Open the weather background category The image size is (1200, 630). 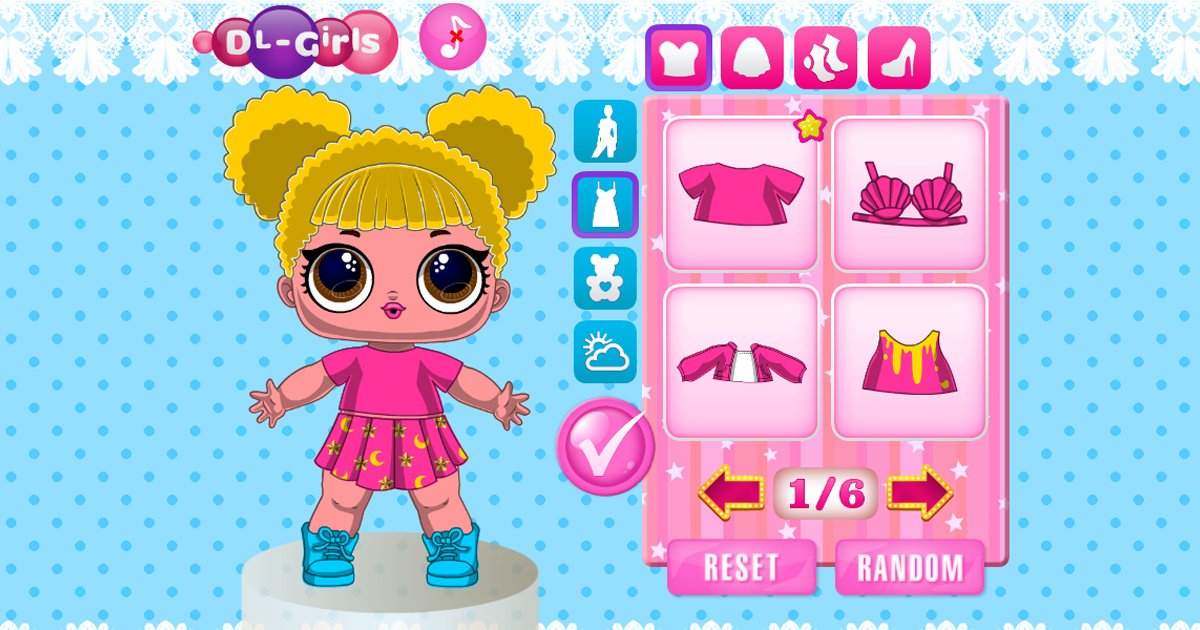605,351
